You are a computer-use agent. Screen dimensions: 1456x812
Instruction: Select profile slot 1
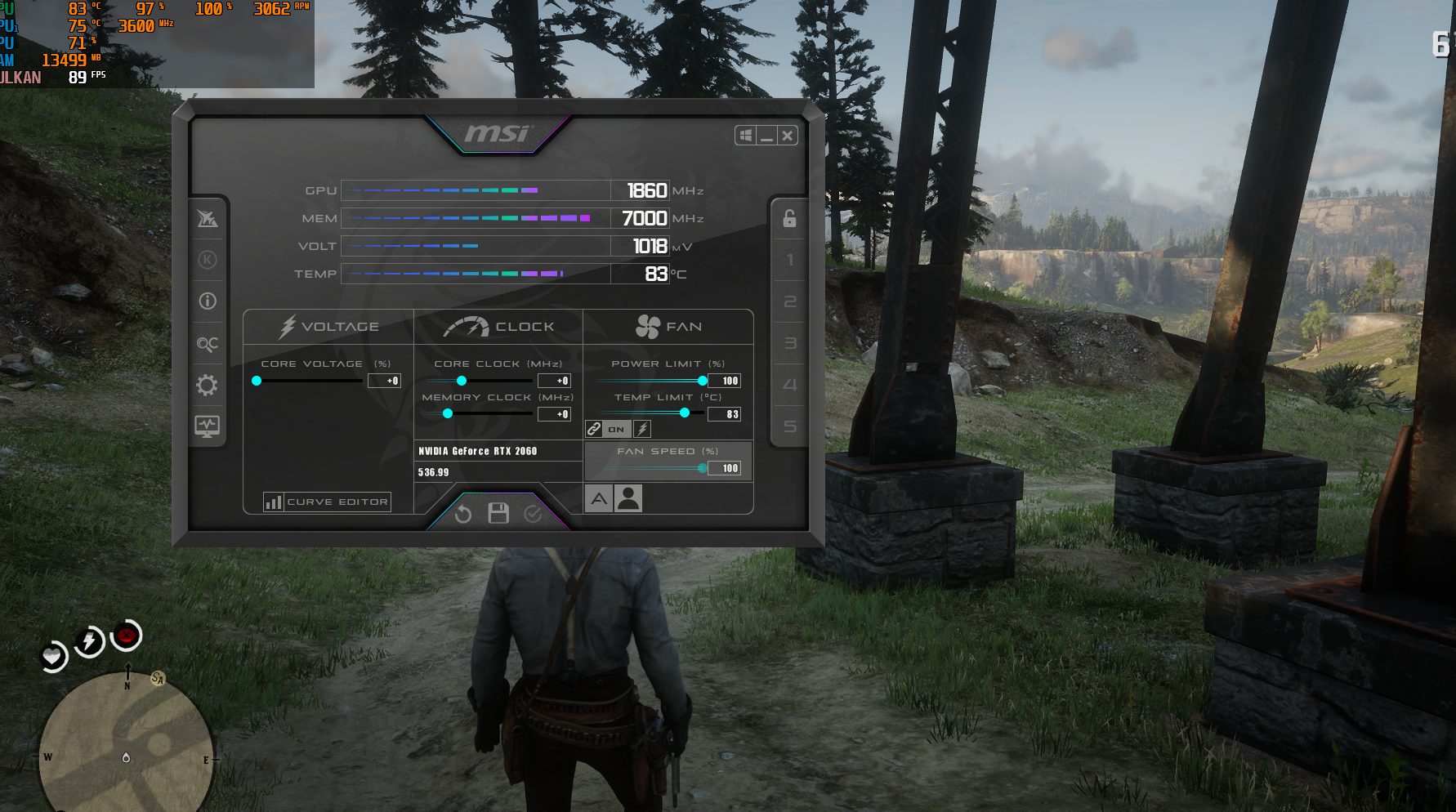coord(789,261)
